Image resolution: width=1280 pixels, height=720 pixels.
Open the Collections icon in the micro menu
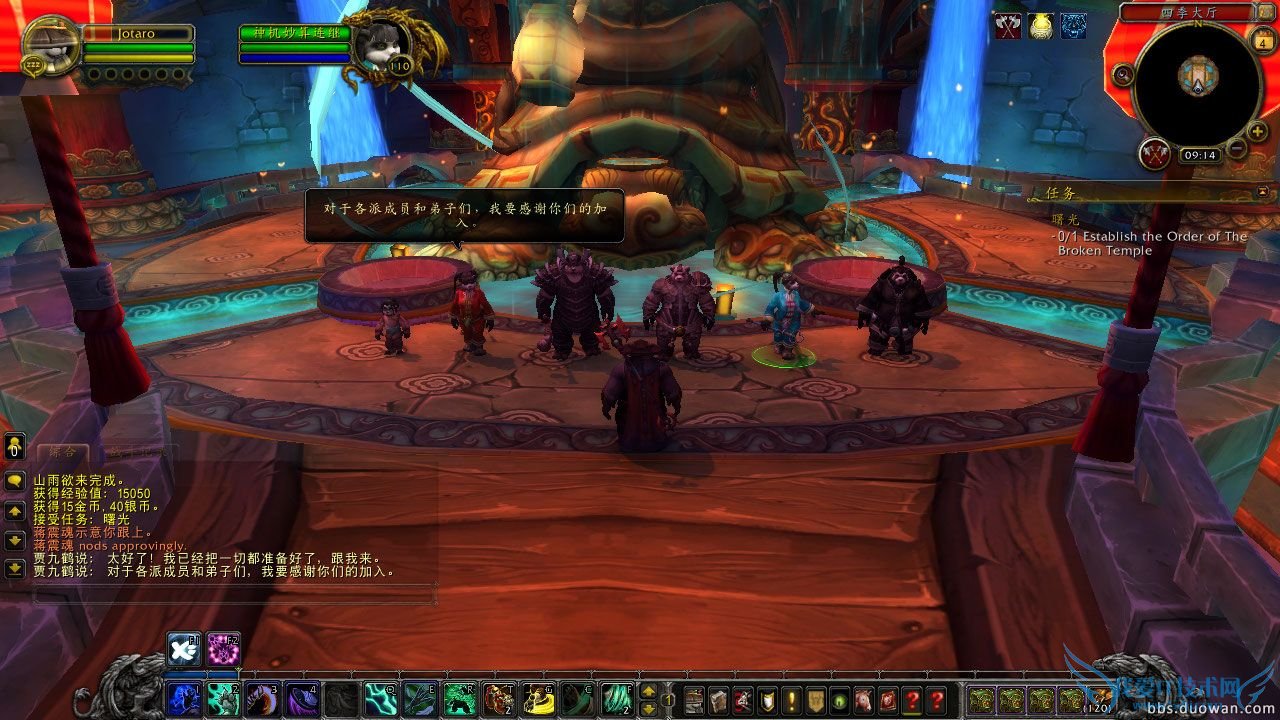tap(863, 700)
